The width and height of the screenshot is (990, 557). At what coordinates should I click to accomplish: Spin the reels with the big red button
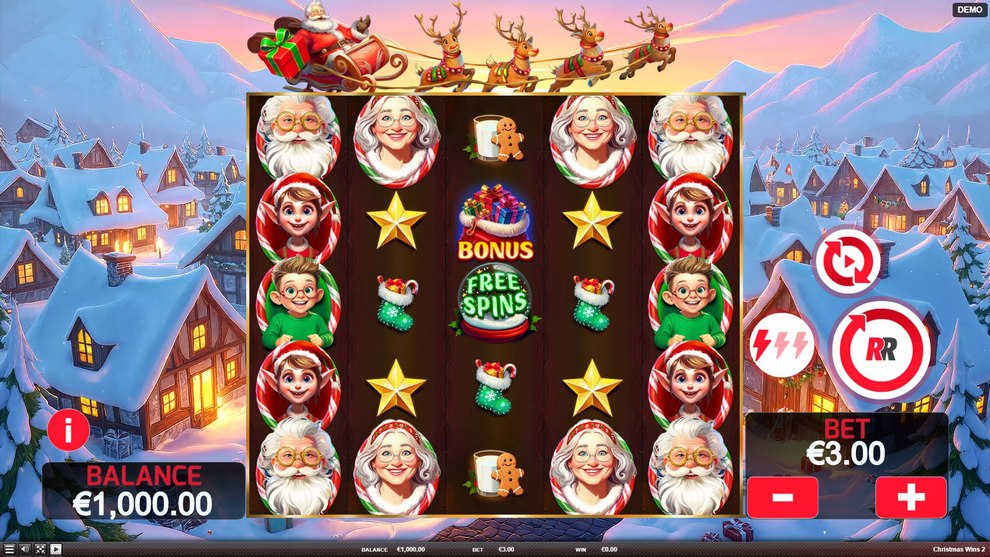[x=881, y=348]
